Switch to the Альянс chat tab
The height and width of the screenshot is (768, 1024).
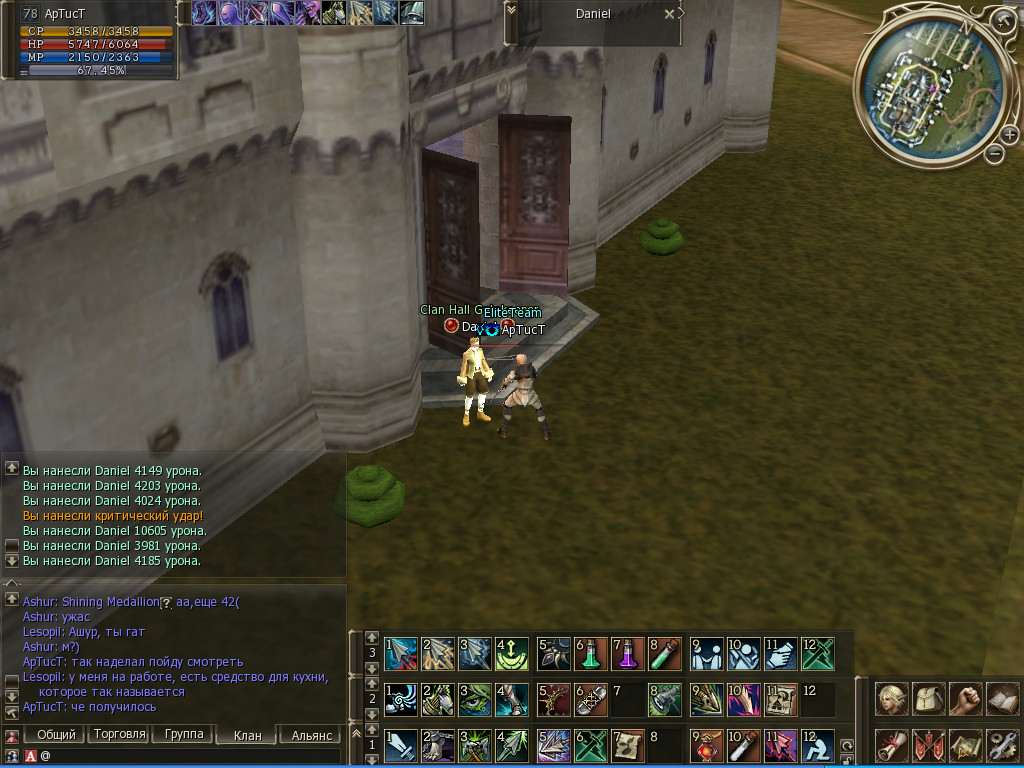[311, 735]
